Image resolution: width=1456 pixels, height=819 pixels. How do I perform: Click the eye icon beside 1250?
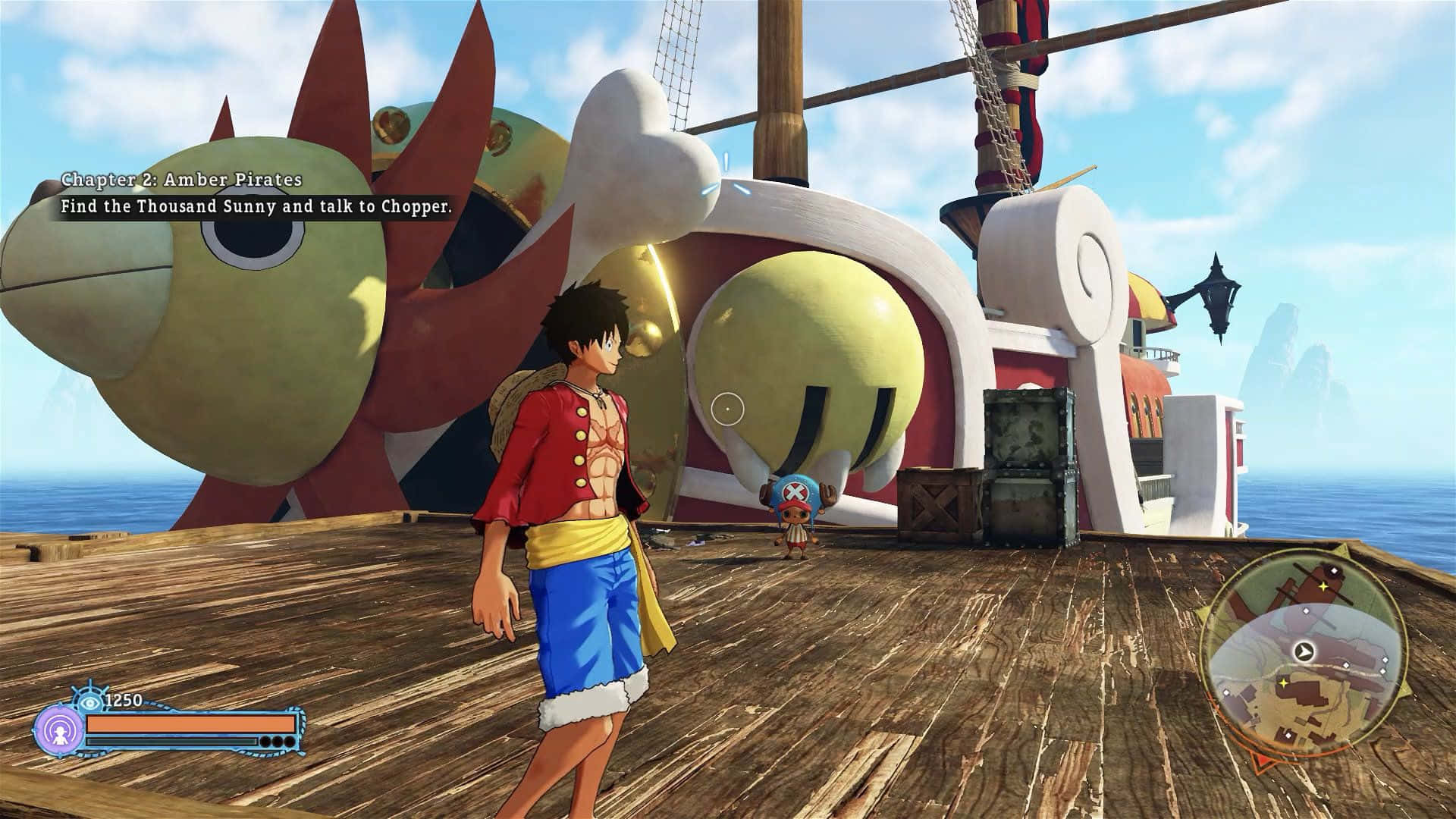(x=91, y=701)
